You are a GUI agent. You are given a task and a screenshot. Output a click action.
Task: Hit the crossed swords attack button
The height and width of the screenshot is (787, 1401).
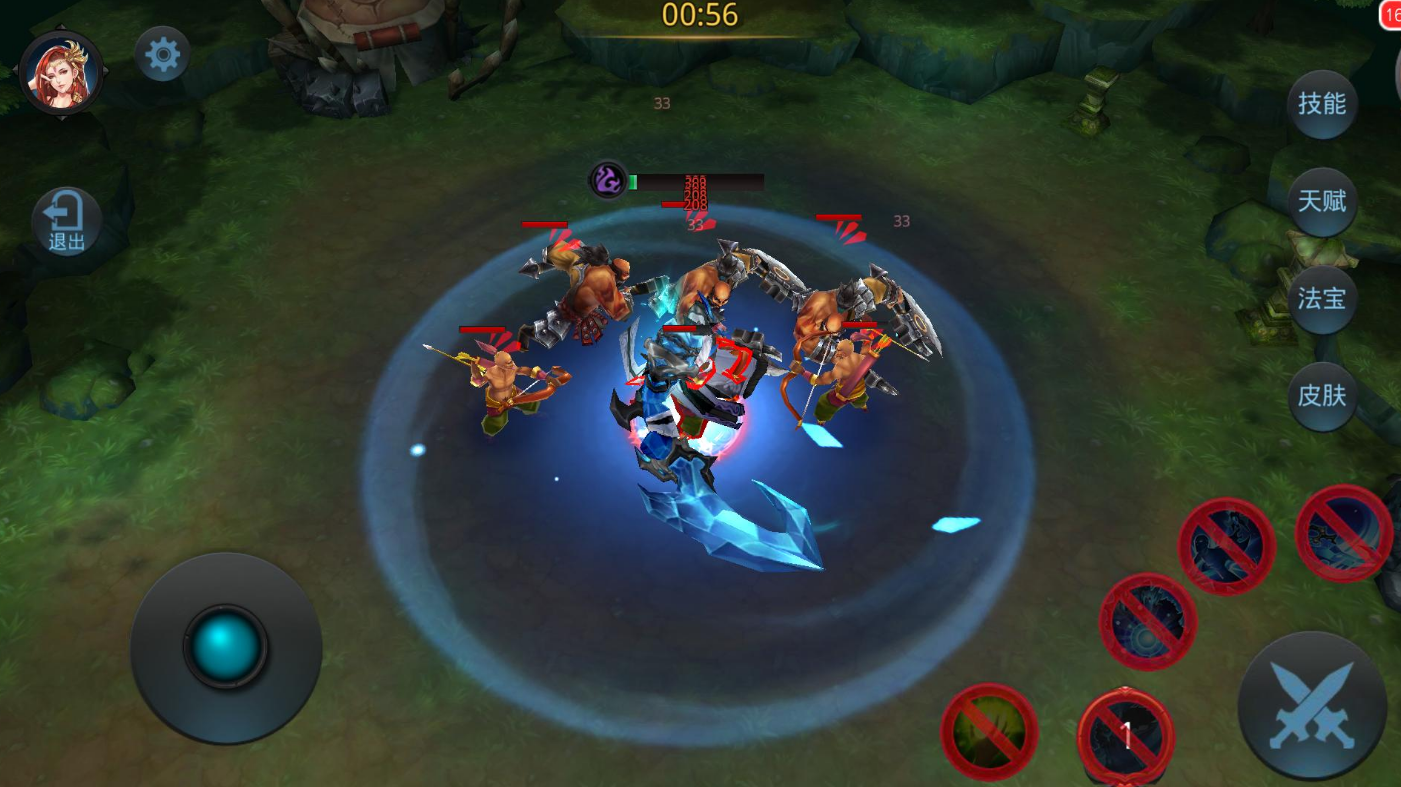click(1312, 706)
